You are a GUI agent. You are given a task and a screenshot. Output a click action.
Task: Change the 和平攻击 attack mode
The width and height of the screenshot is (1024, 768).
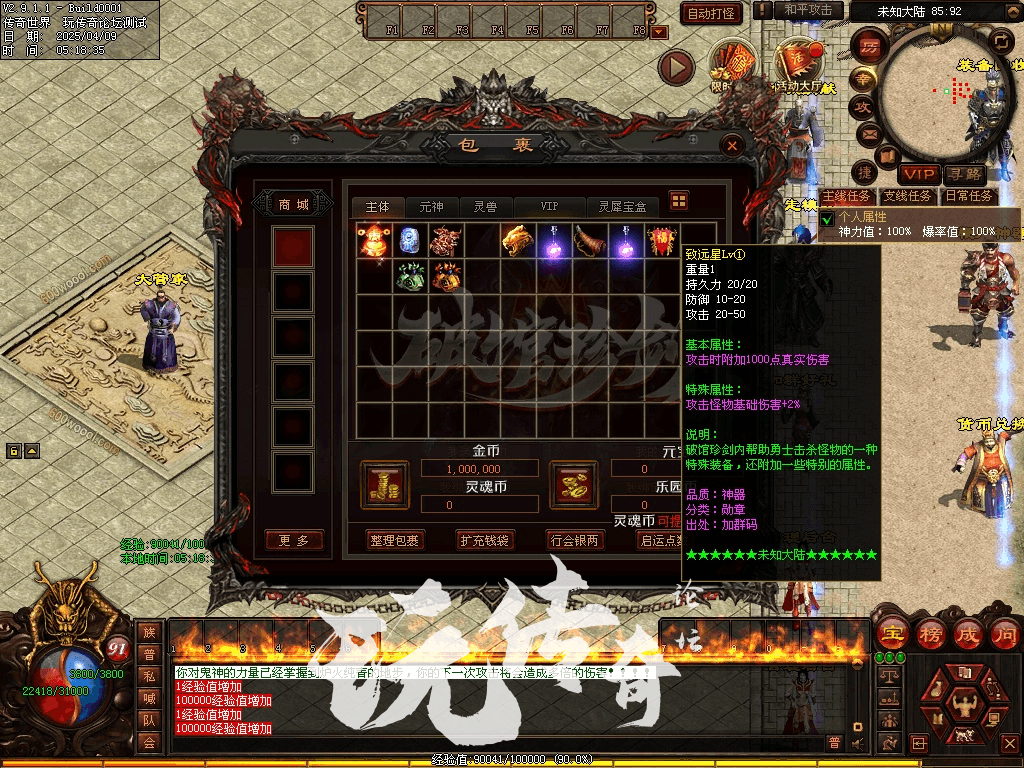[x=808, y=10]
